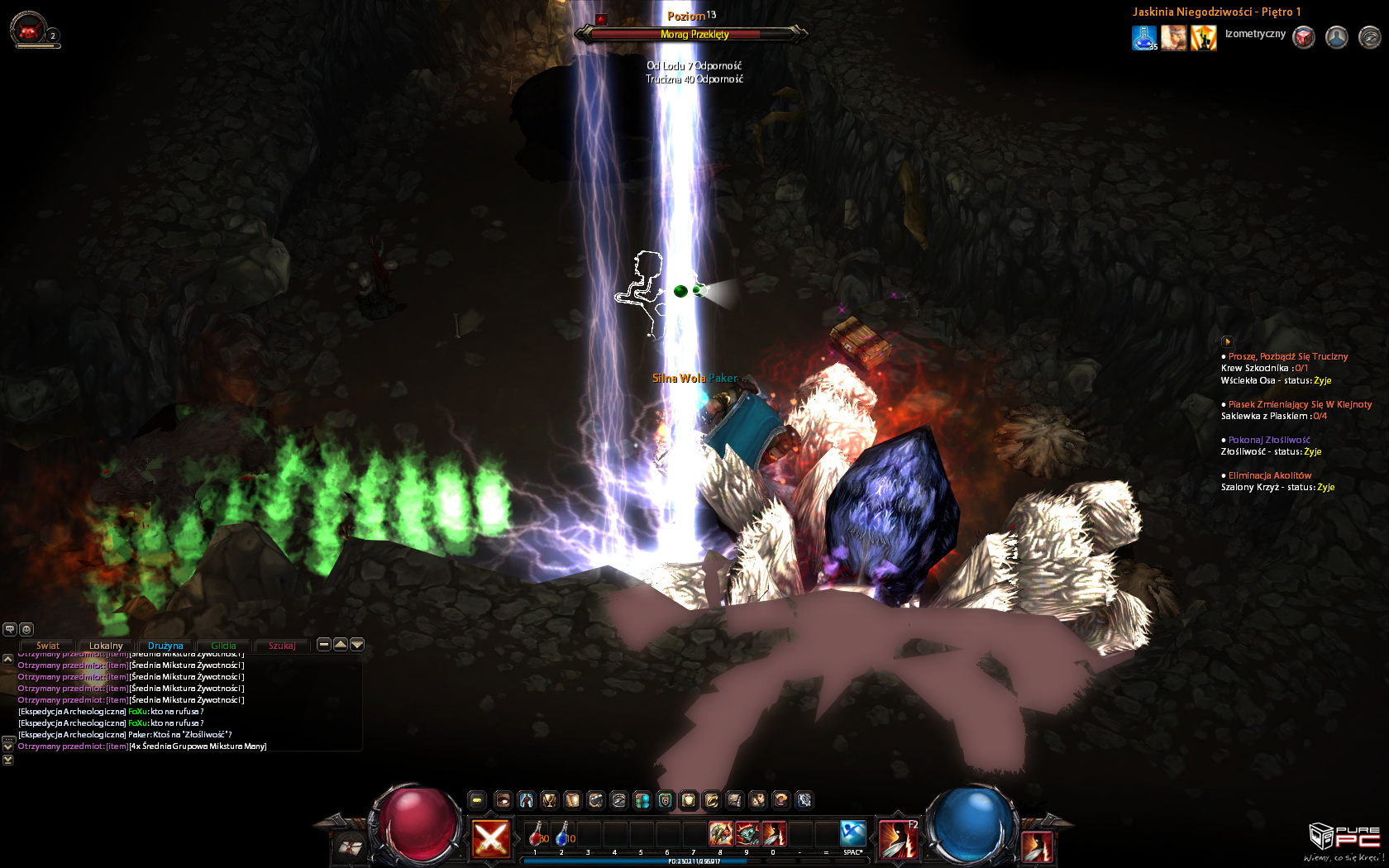Open the chat emoticon smiley menu
Screen dimensions: 1389x868
click(x=26, y=629)
